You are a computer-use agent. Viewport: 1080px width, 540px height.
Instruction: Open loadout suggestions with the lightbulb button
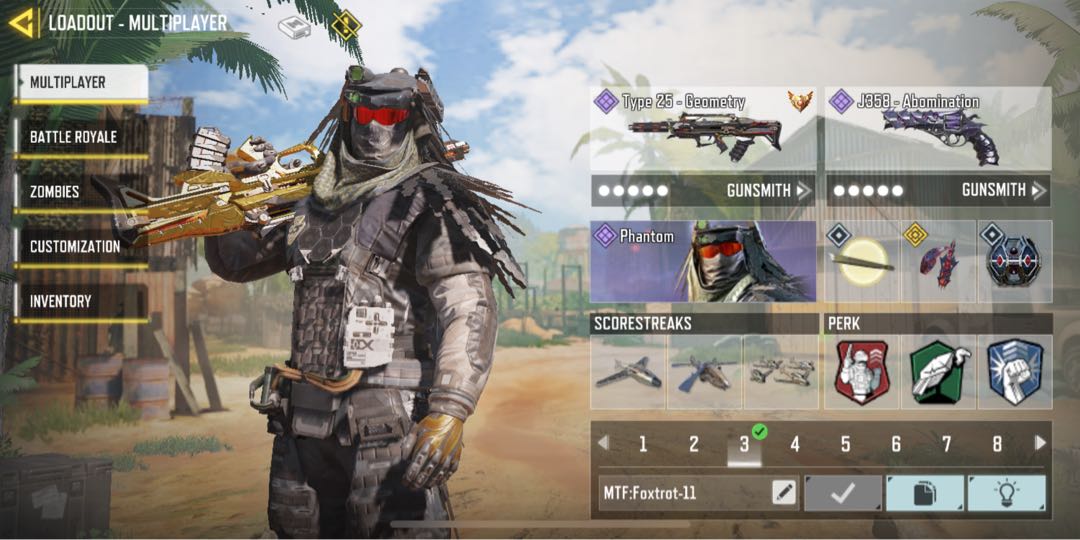click(1006, 493)
